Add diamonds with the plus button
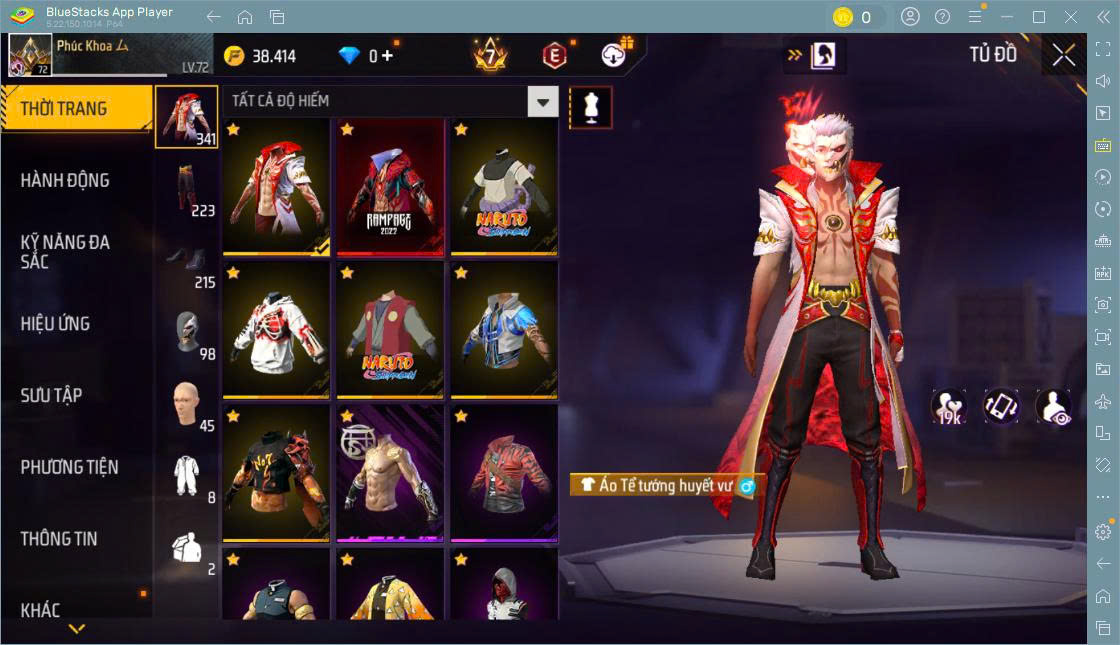 (x=387, y=56)
